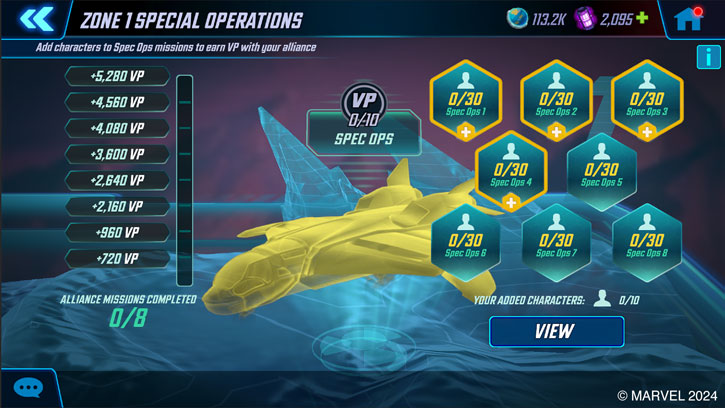Image resolution: width=725 pixels, height=408 pixels.
Task: Select the Spec Ops 8 tile
Action: coord(647,241)
